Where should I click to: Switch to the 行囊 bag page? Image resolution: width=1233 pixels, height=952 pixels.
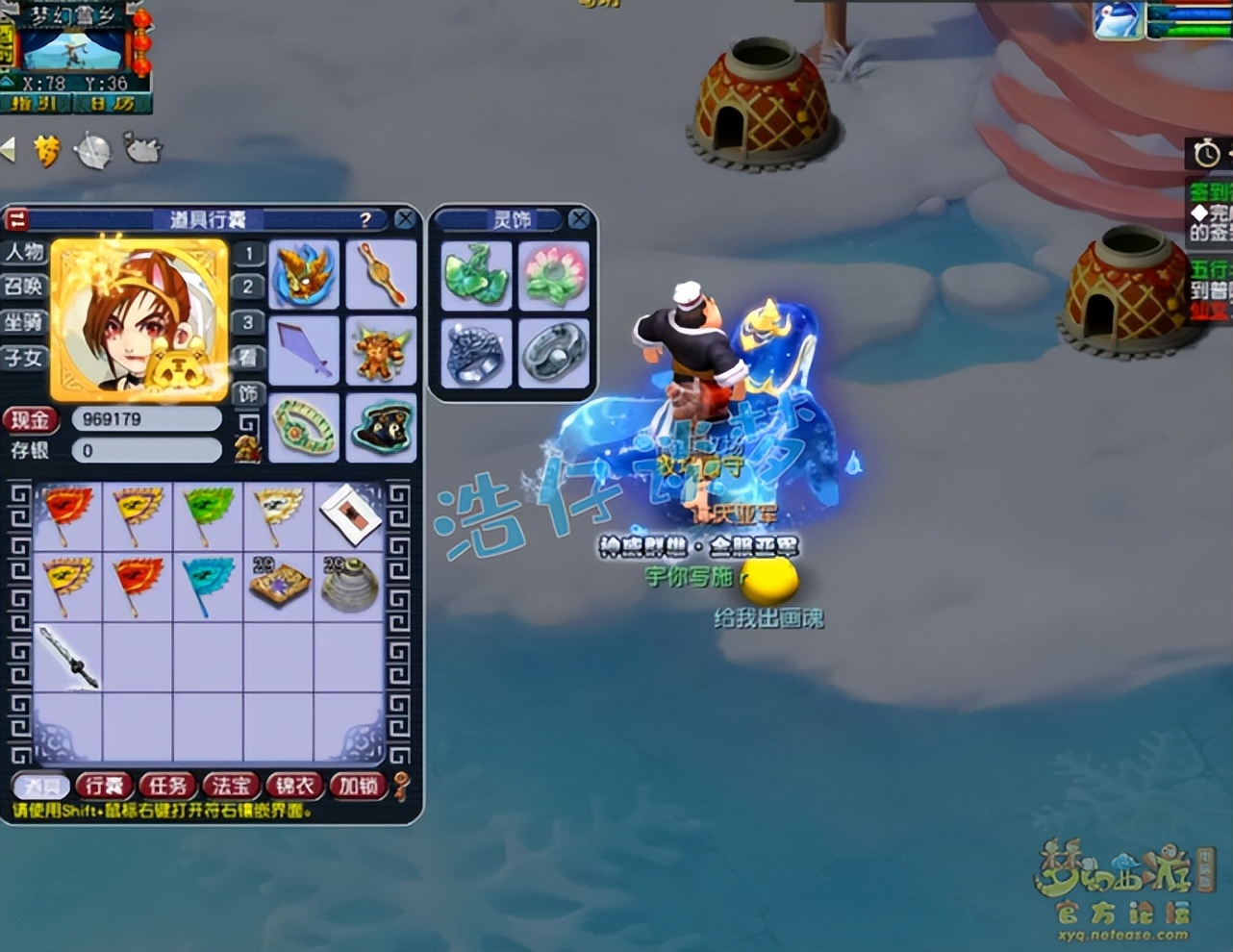(104, 786)
